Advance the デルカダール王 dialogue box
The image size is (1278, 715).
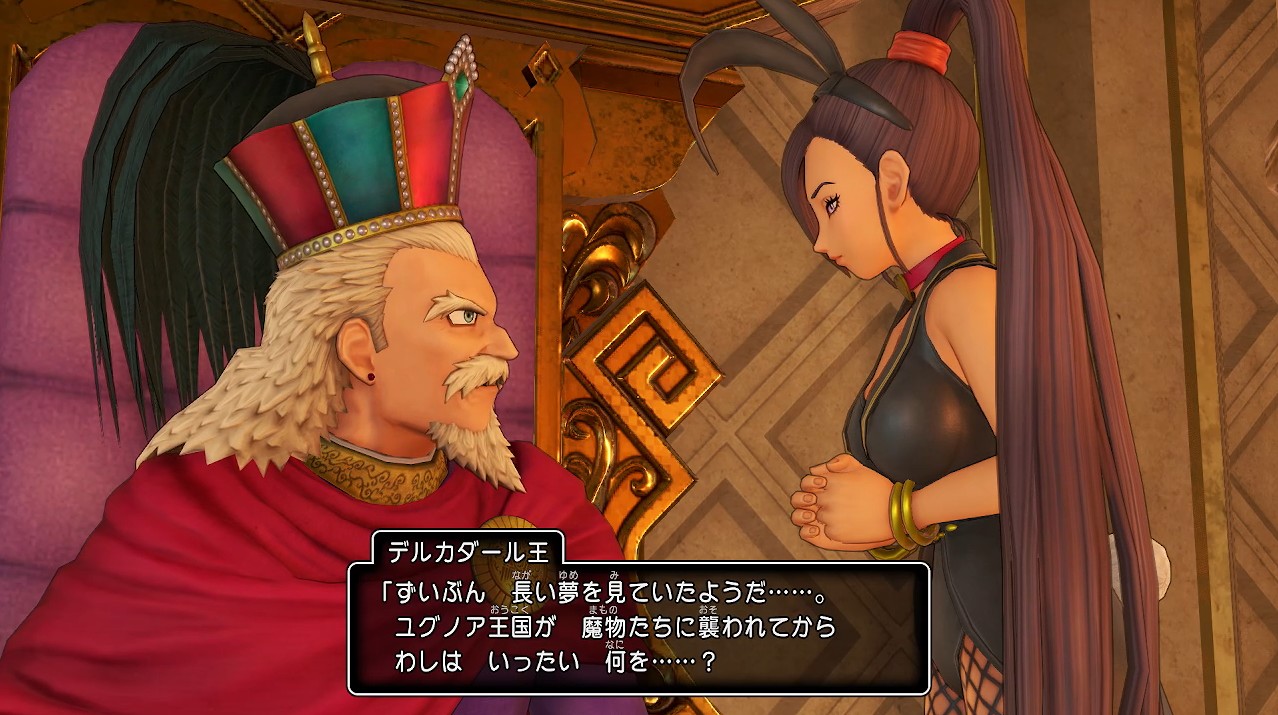[638, 628]
